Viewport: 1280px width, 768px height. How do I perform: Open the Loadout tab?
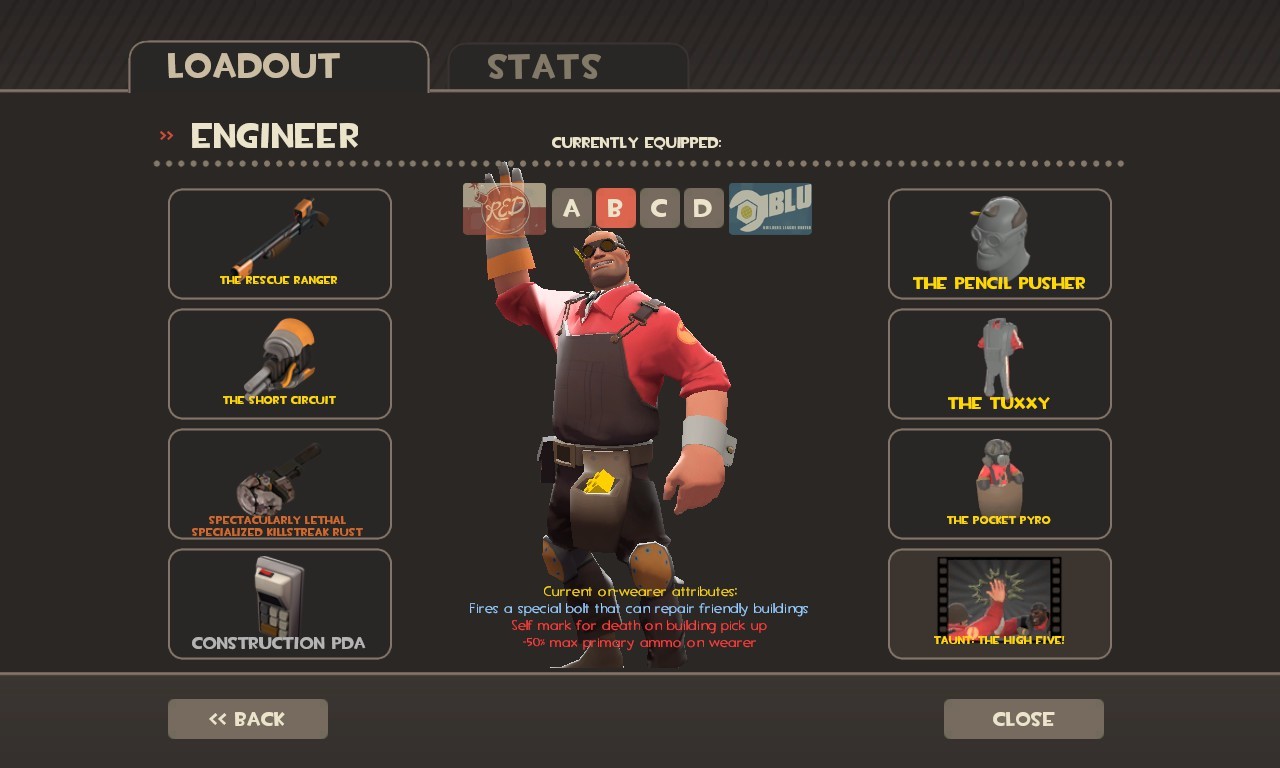tap(253, 67)
